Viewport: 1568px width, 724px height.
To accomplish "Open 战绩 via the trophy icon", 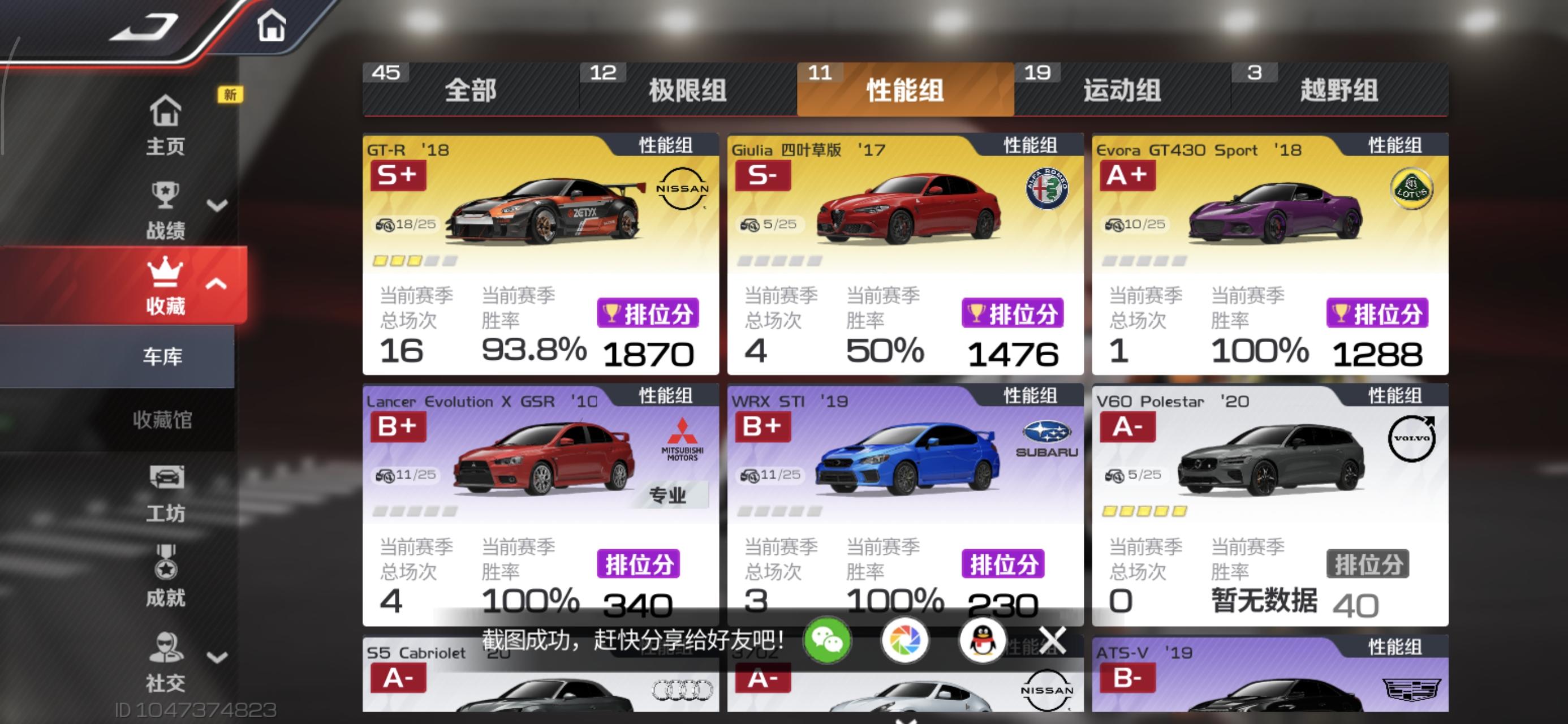I will tap(166, 195).
